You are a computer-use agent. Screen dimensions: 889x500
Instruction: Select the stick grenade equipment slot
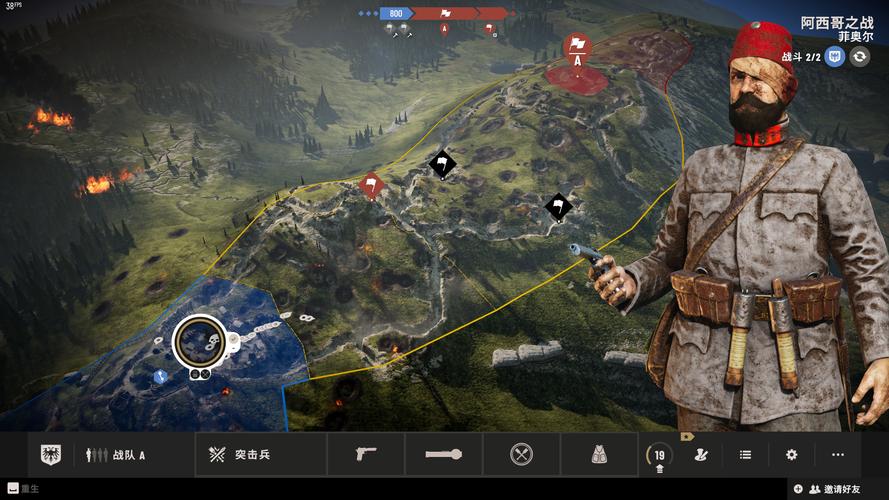tap(443, 455)
